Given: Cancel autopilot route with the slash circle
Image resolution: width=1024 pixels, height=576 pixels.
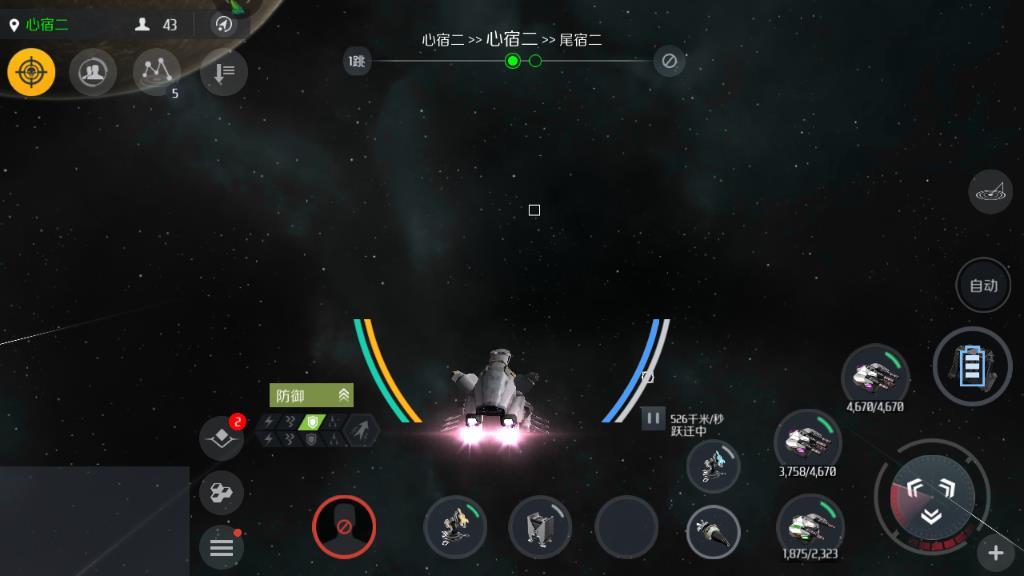Looking at the screenshot, I should pos(669,61).
